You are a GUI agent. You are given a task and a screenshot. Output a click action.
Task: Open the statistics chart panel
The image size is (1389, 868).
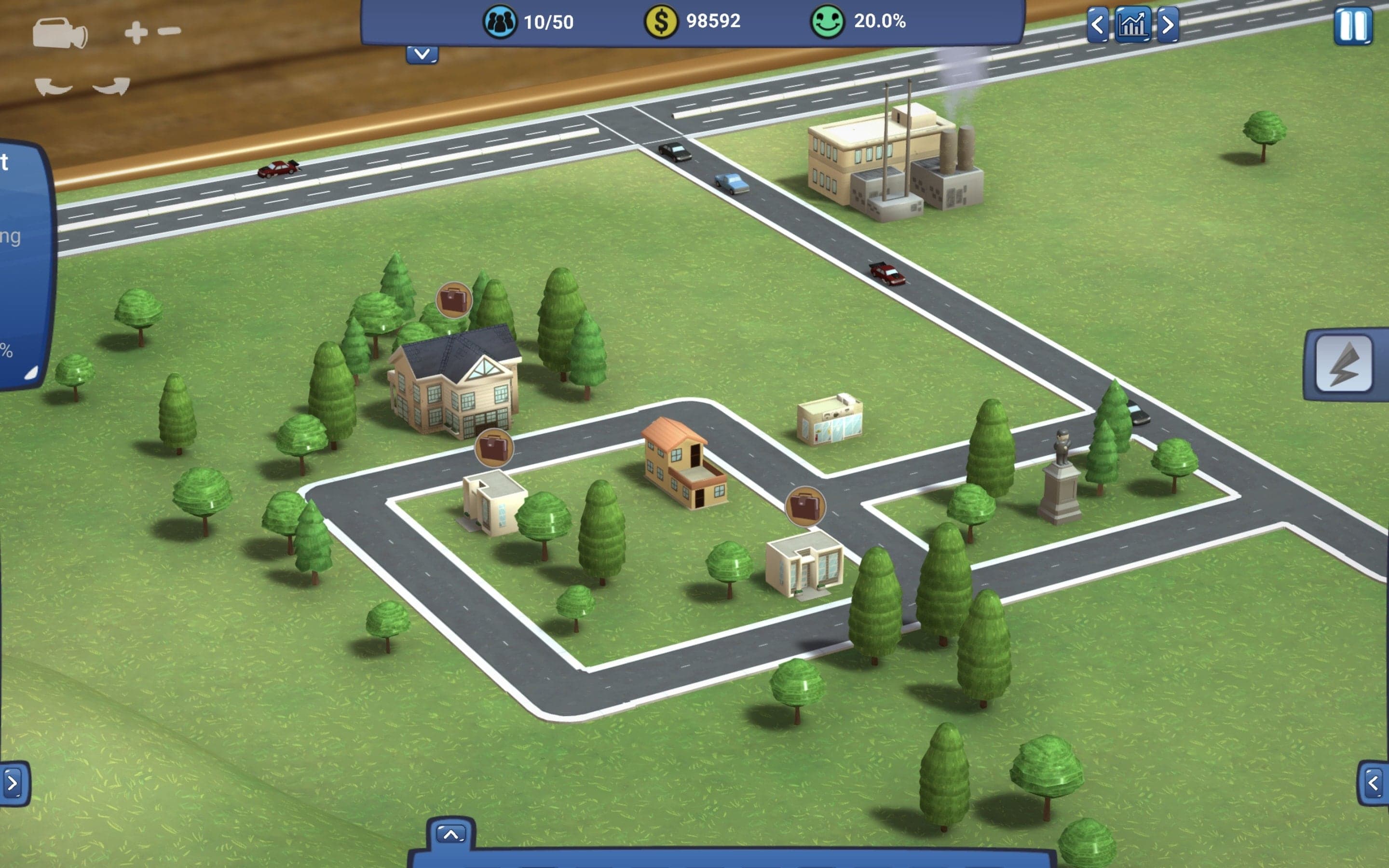(x=1132, y=25)
